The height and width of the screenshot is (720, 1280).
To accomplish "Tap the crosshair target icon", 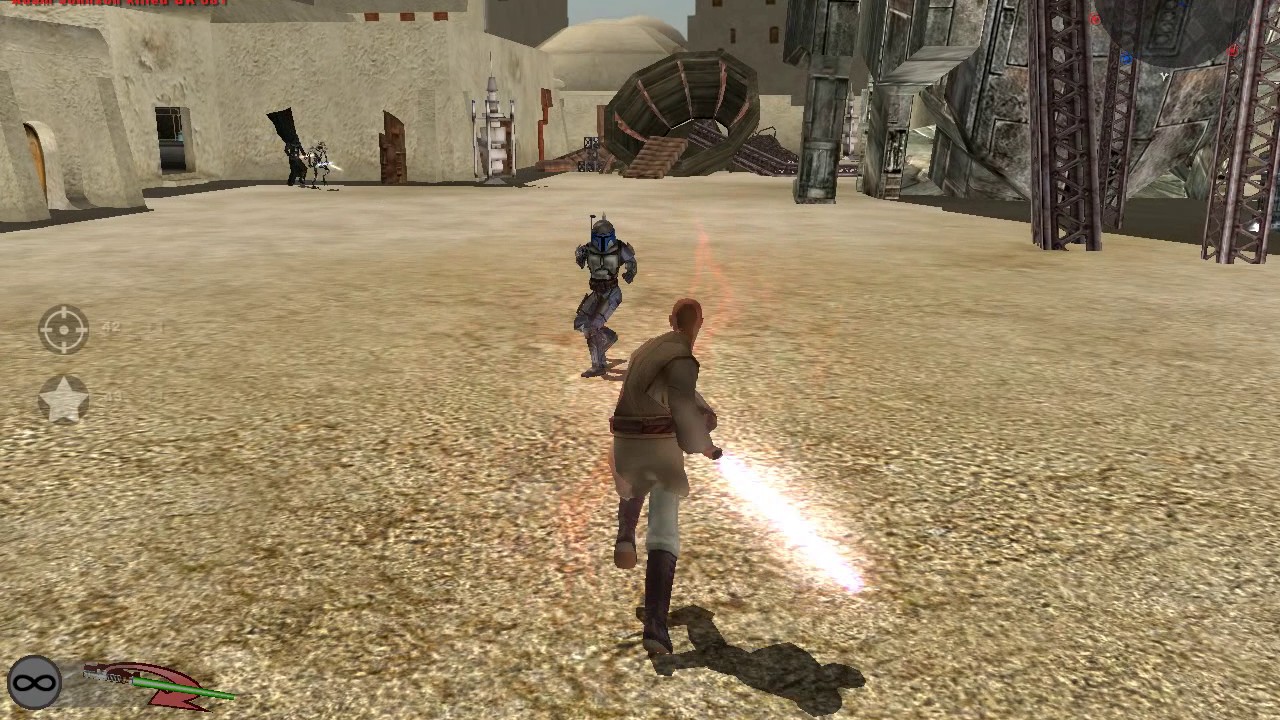I will pos(64,329).
